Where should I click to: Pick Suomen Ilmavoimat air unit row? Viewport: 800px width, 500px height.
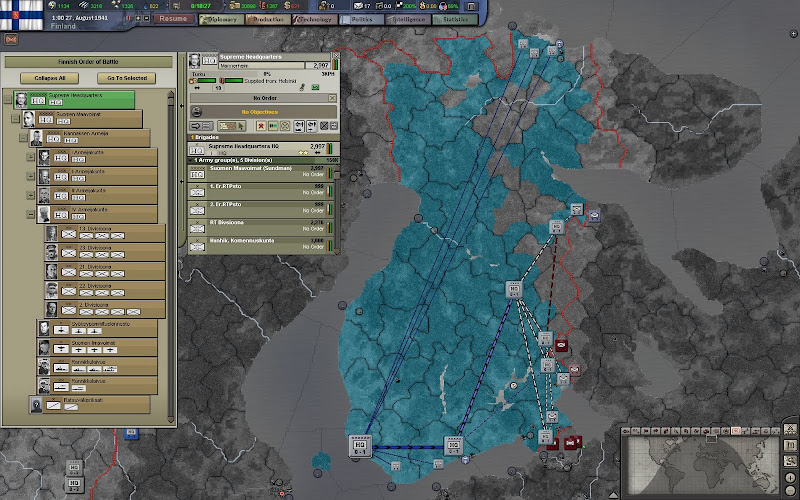click(103, 347)
